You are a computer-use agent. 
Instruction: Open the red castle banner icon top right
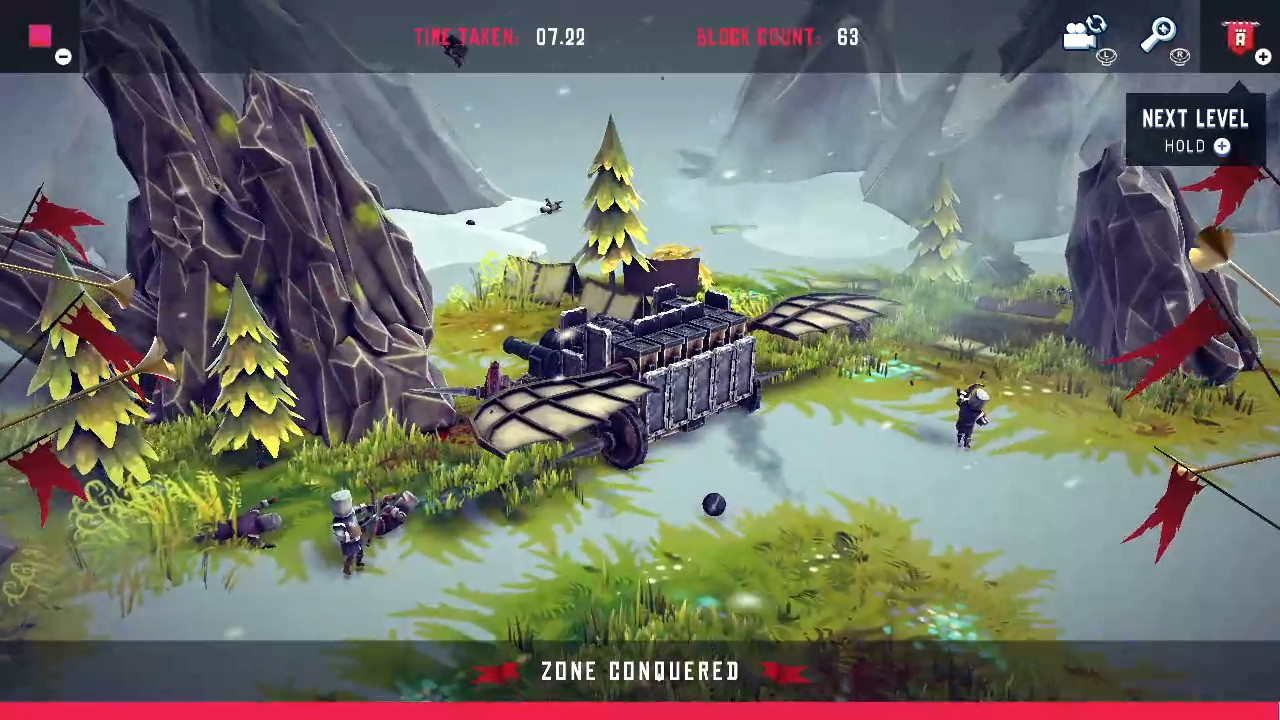pos(1239,37)
